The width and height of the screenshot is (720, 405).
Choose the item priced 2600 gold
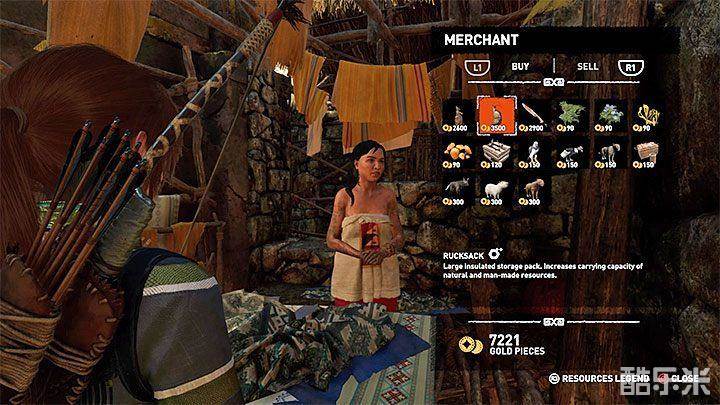(455, 115)
